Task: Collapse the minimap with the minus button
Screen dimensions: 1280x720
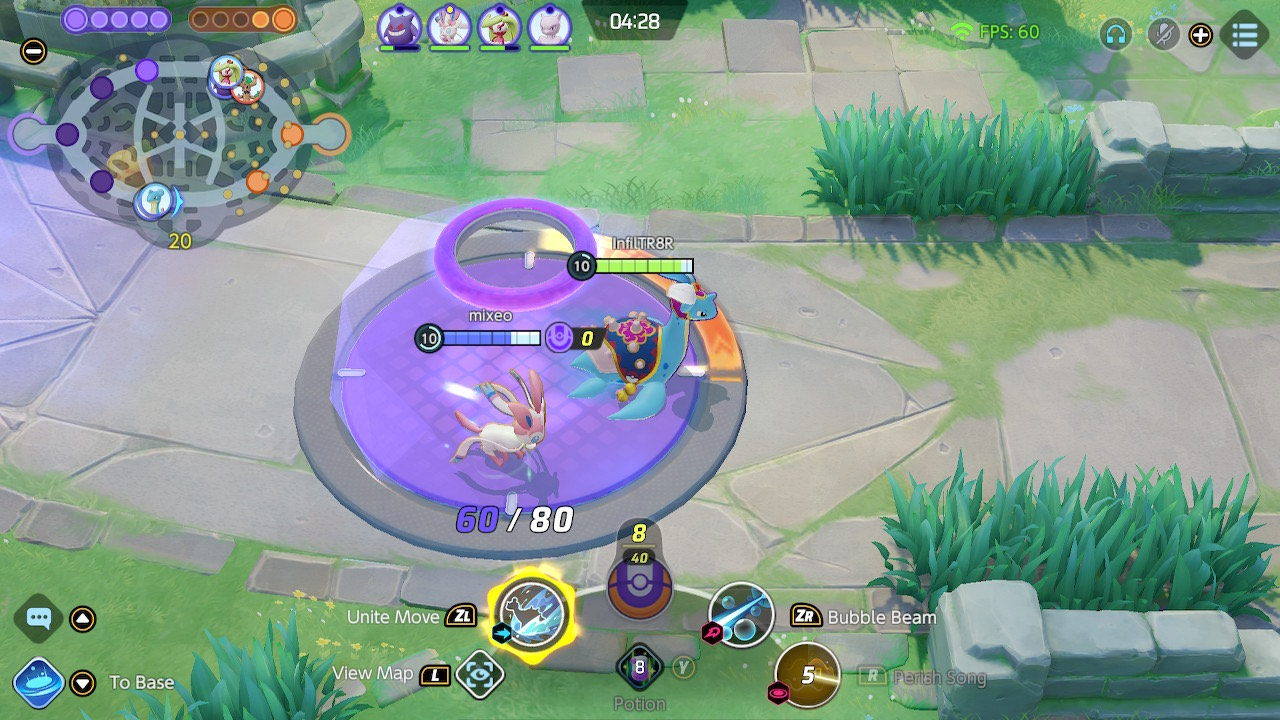Action: click(x=33, y=51)
